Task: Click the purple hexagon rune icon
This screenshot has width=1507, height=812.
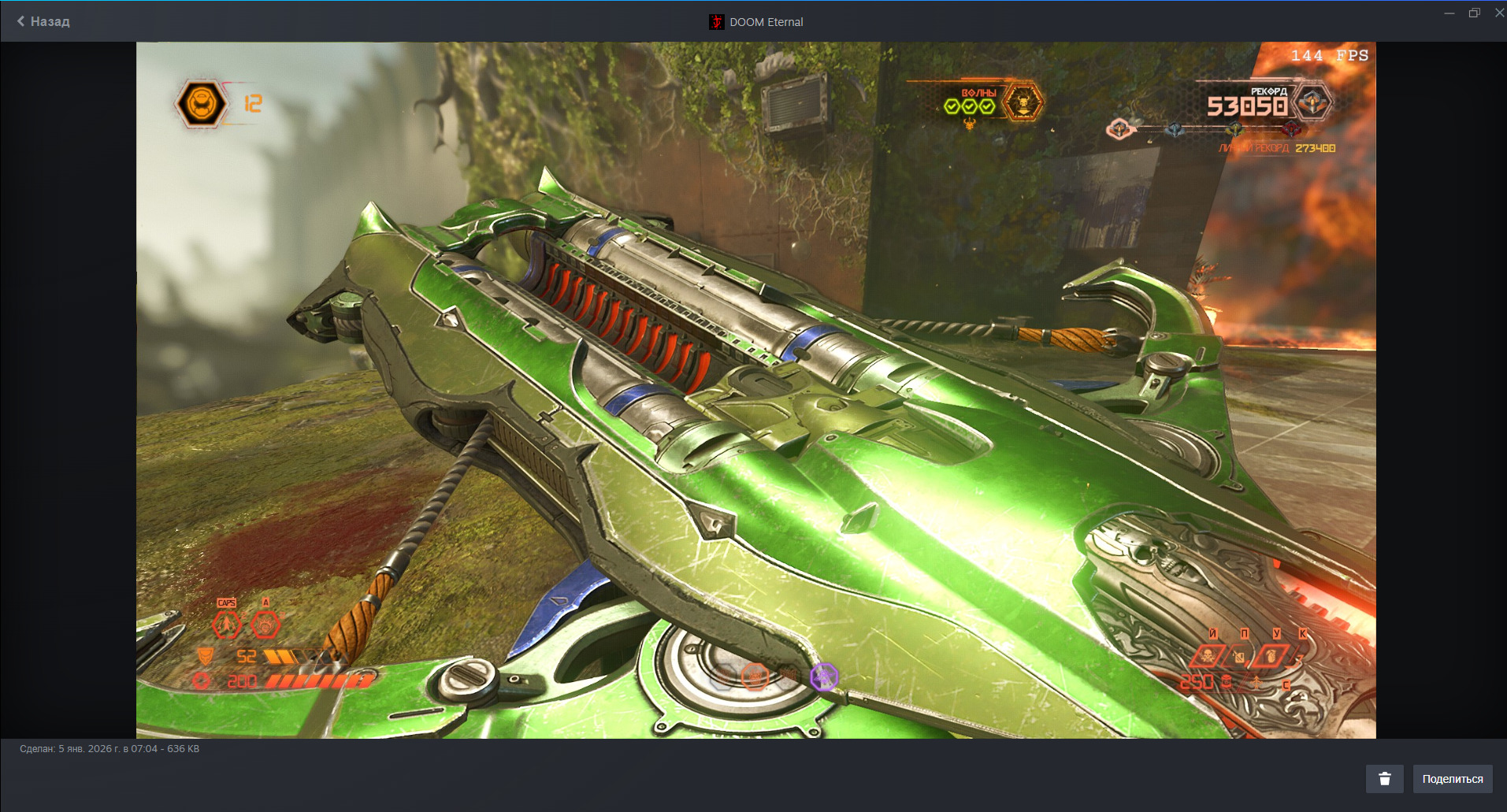Action: point(824,677)
